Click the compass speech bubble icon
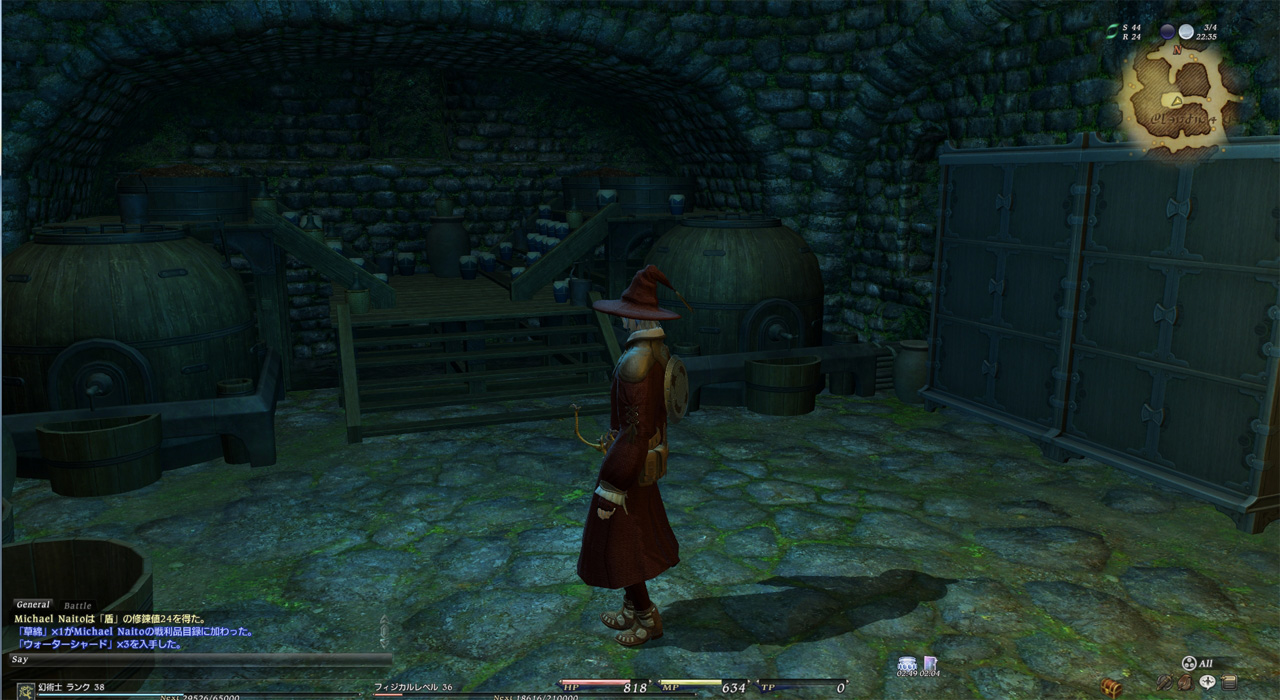 (1207, 683)
